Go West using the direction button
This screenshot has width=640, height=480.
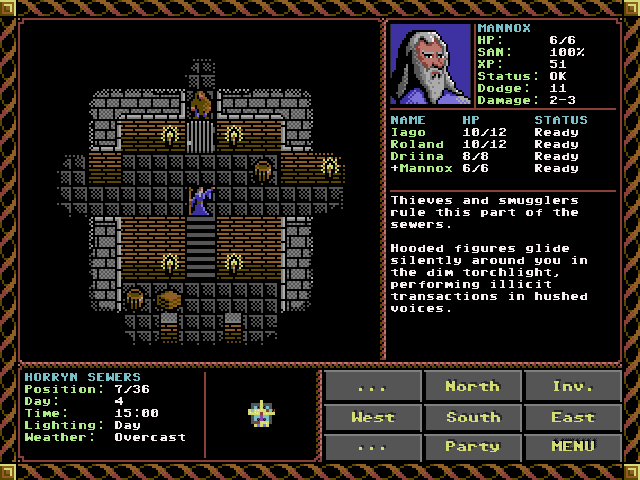372,416
